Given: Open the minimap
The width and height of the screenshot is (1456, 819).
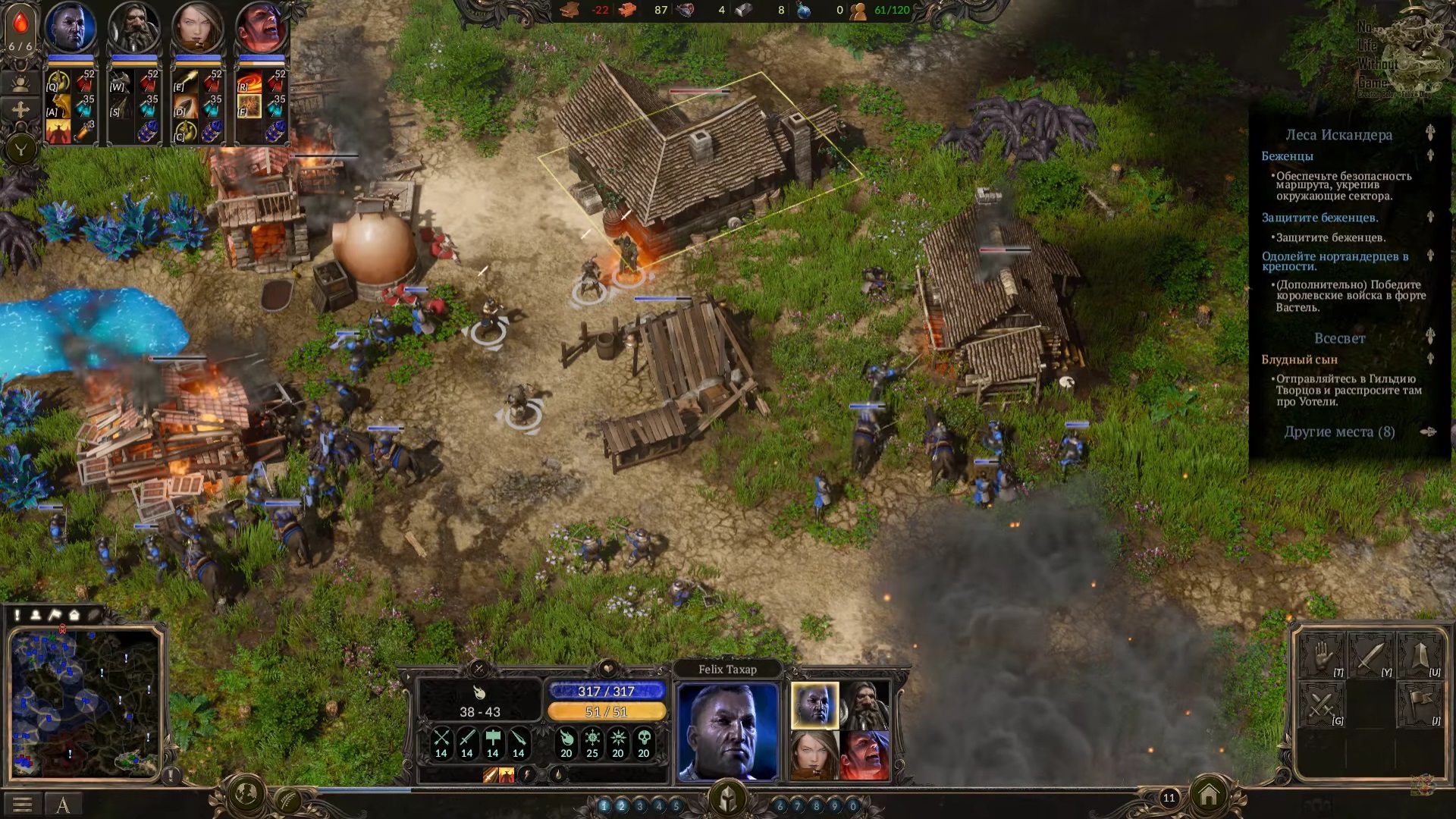Looking at the screenshot, I should pyautogui.click(x=85, y=703).
